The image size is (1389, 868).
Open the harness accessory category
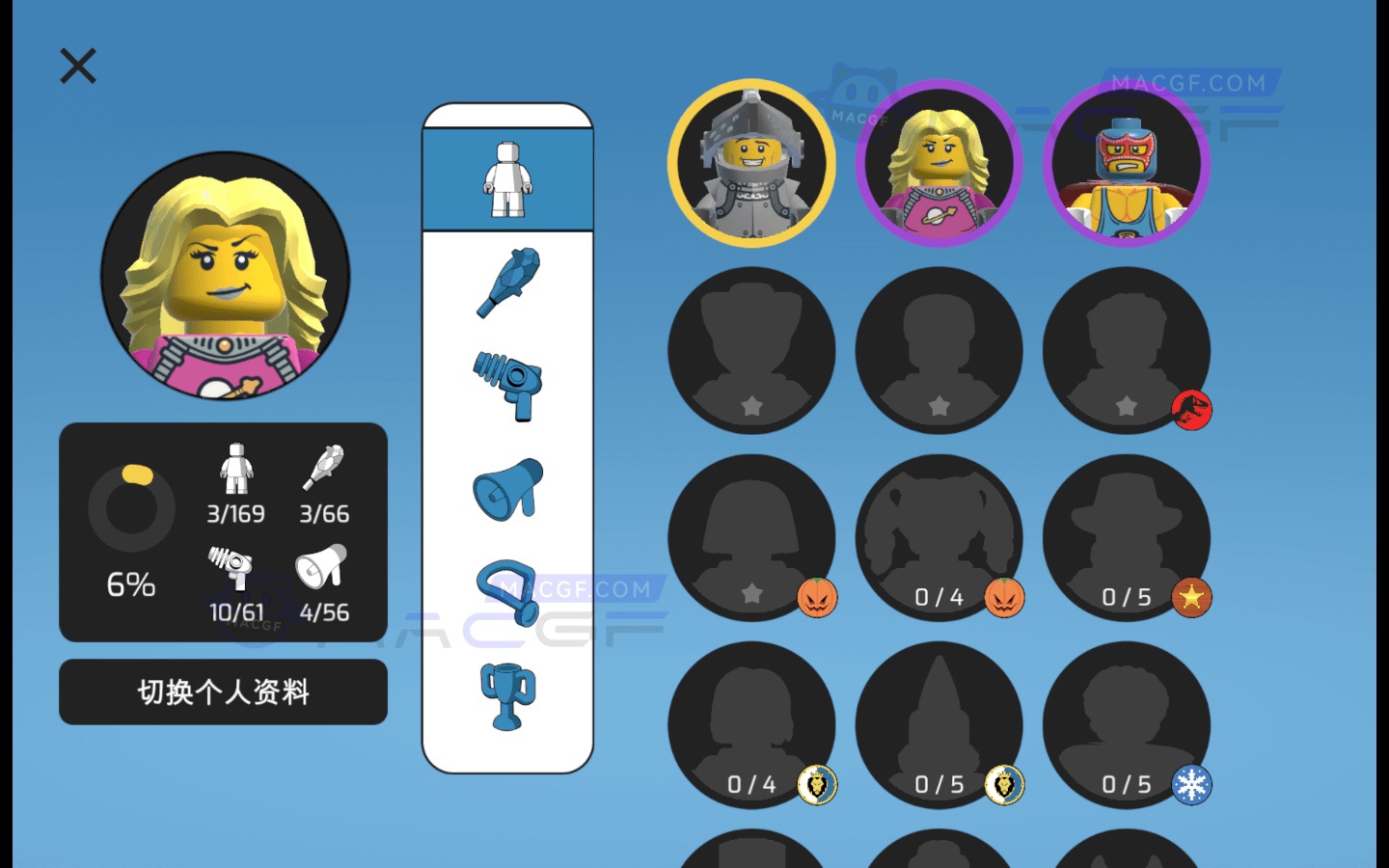tap(507, 590)
